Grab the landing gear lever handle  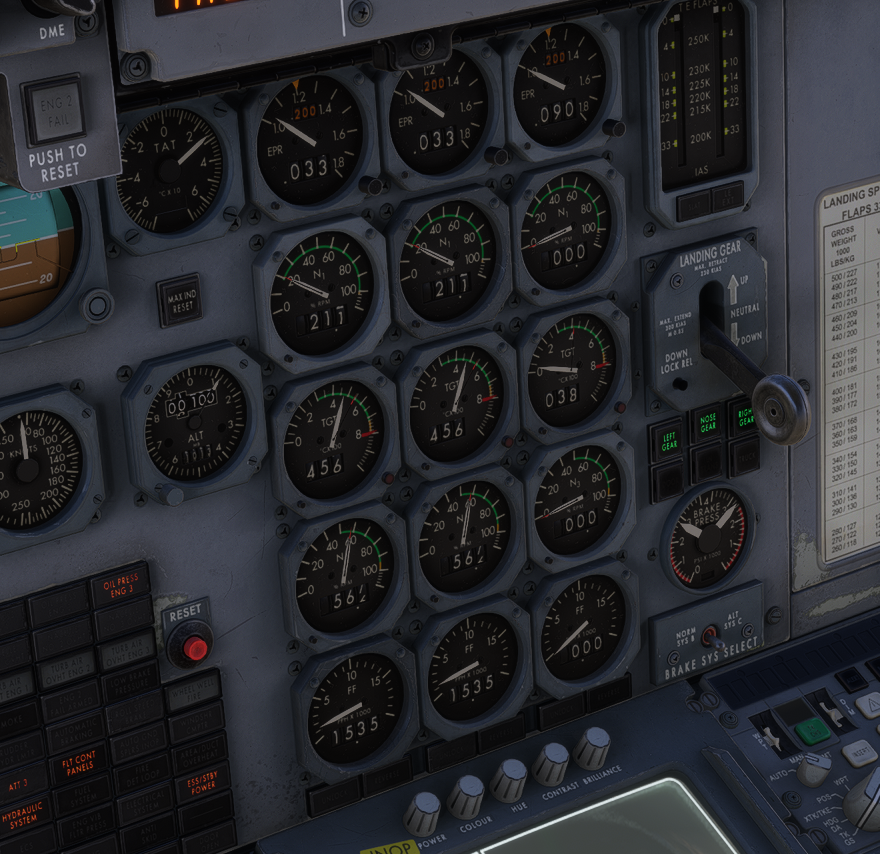click(780, 408)
